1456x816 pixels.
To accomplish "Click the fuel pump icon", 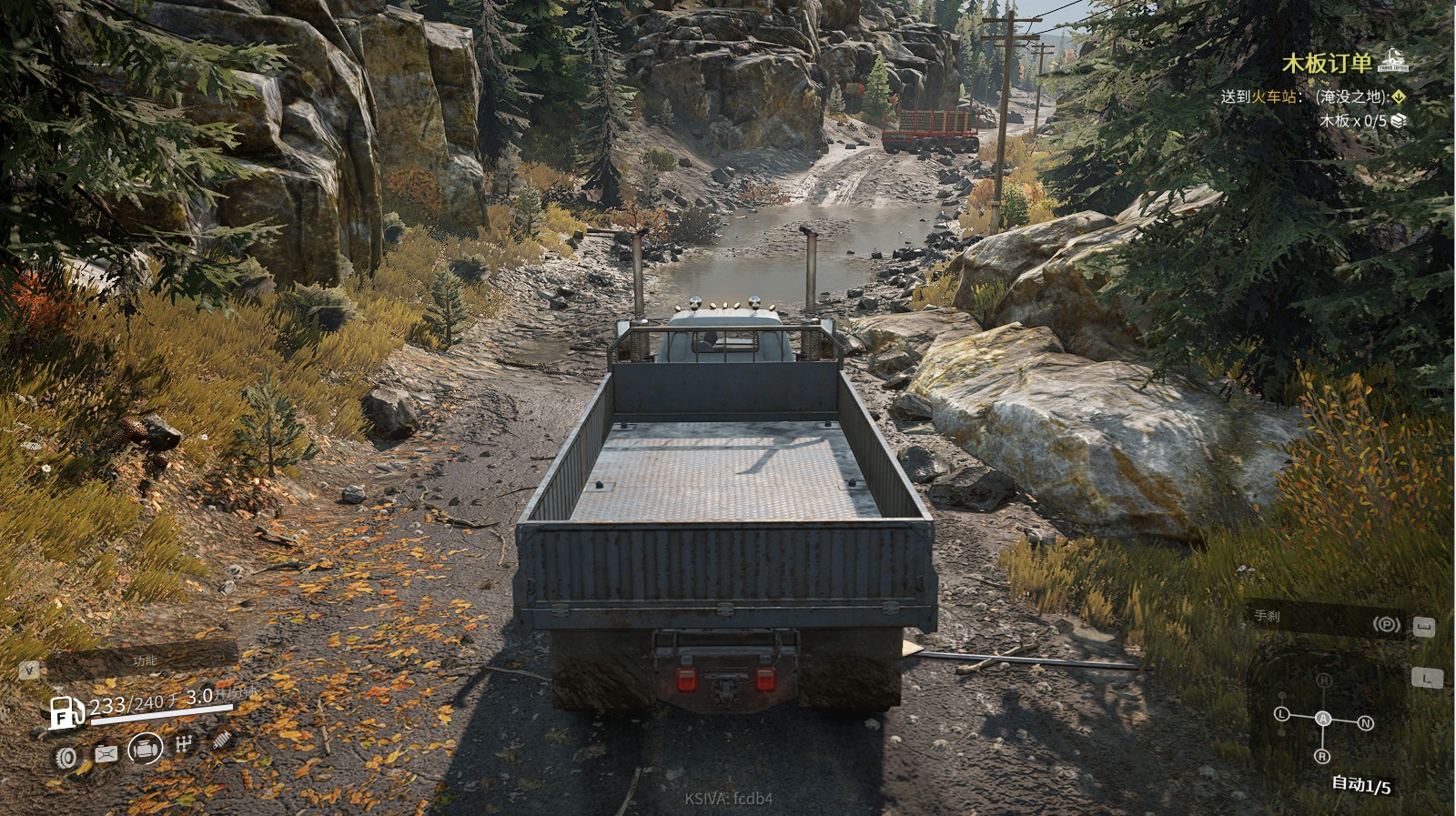I will coord(66,711).
